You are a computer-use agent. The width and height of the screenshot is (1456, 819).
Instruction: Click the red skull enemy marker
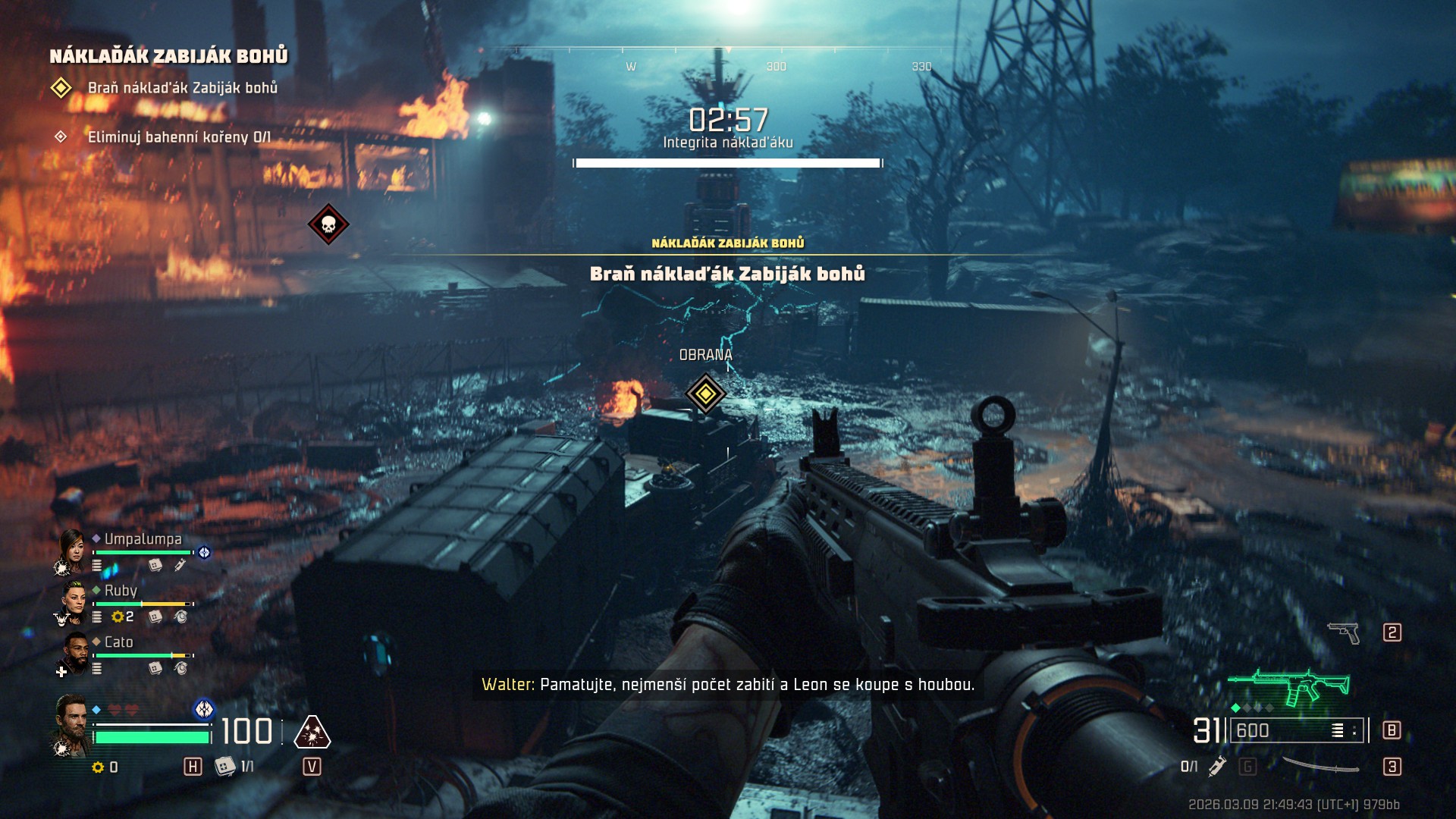328,224
